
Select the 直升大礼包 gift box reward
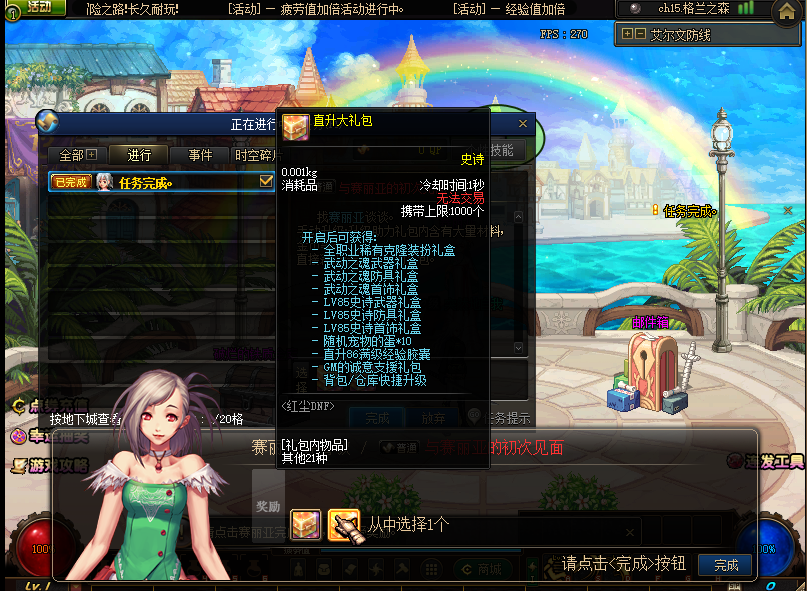click(305, 524)
